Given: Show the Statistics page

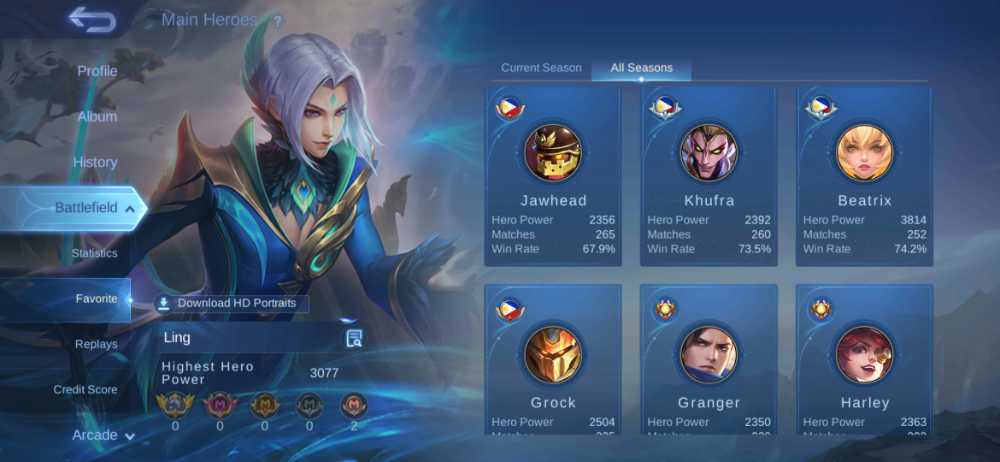Looking at the screenshot, I should [x=94, y=253].
